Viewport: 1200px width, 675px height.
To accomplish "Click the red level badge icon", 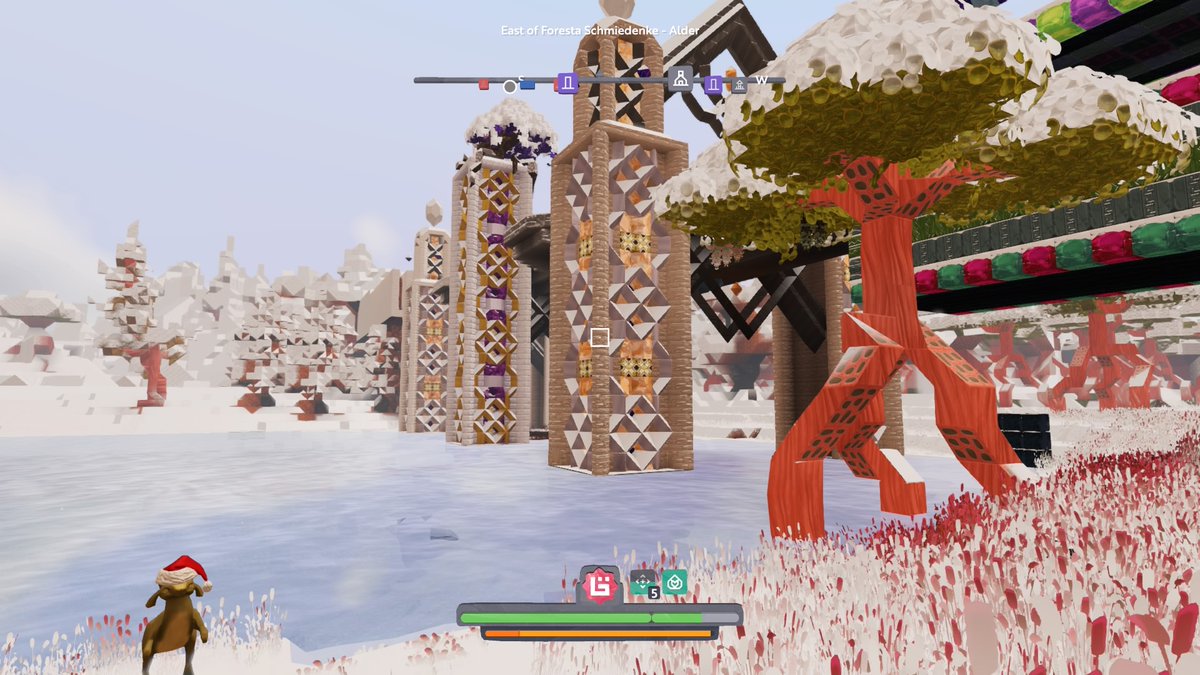I will tap(600, 586).
